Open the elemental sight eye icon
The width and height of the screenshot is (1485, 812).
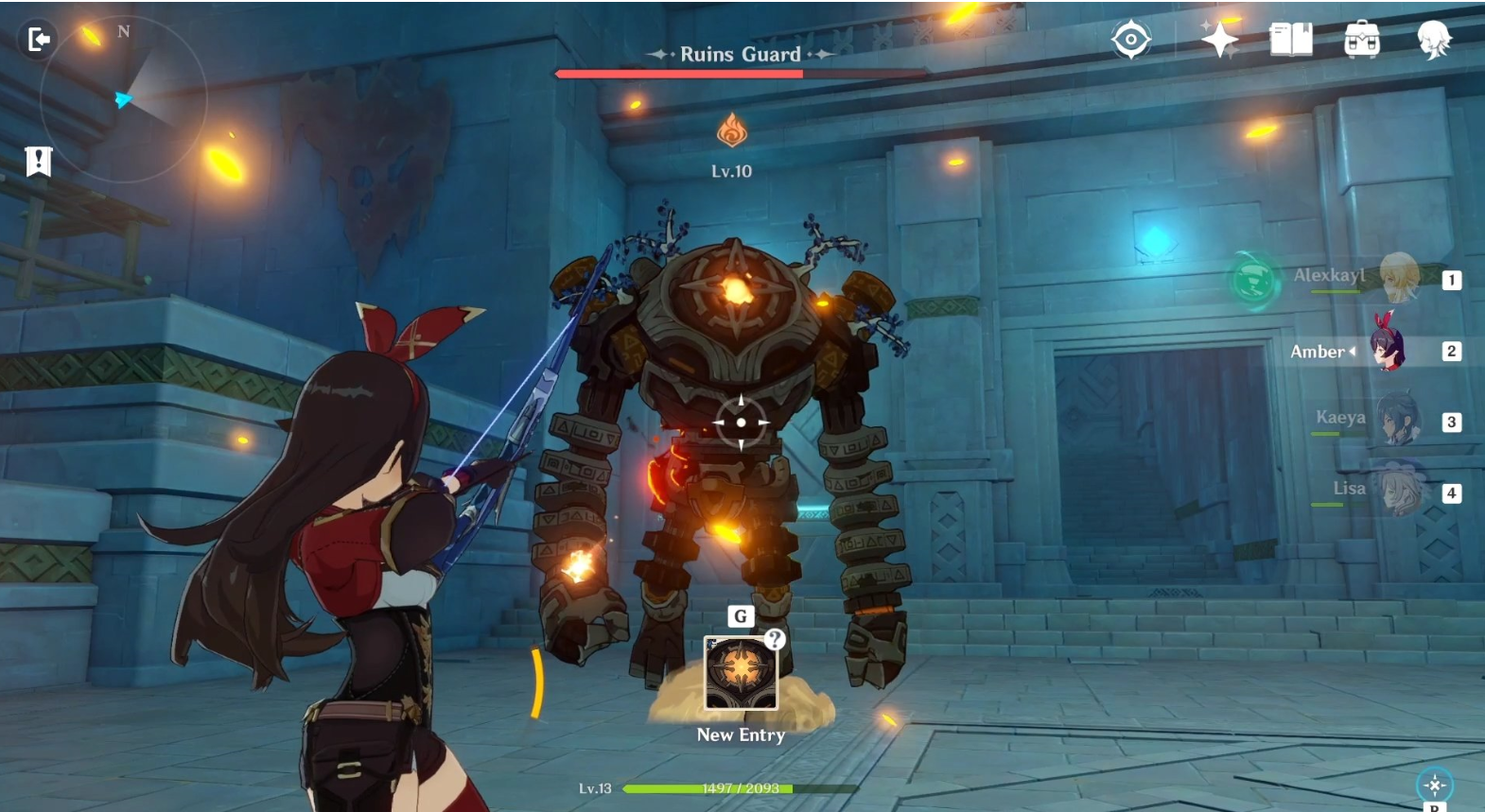click(1130, 40)
